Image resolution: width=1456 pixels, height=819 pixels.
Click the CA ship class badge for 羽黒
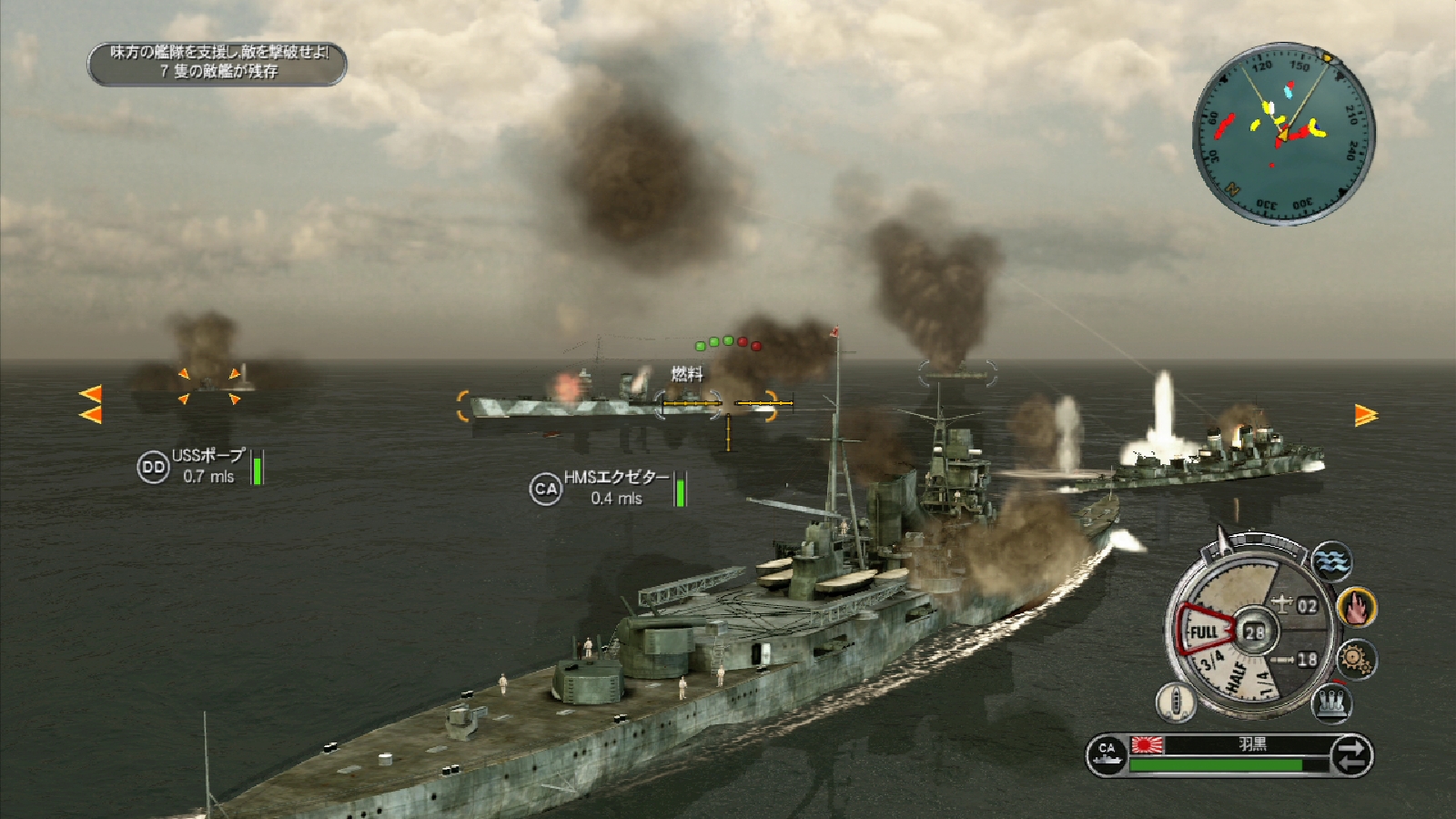pyautogui.click(x=1107, y=756)
